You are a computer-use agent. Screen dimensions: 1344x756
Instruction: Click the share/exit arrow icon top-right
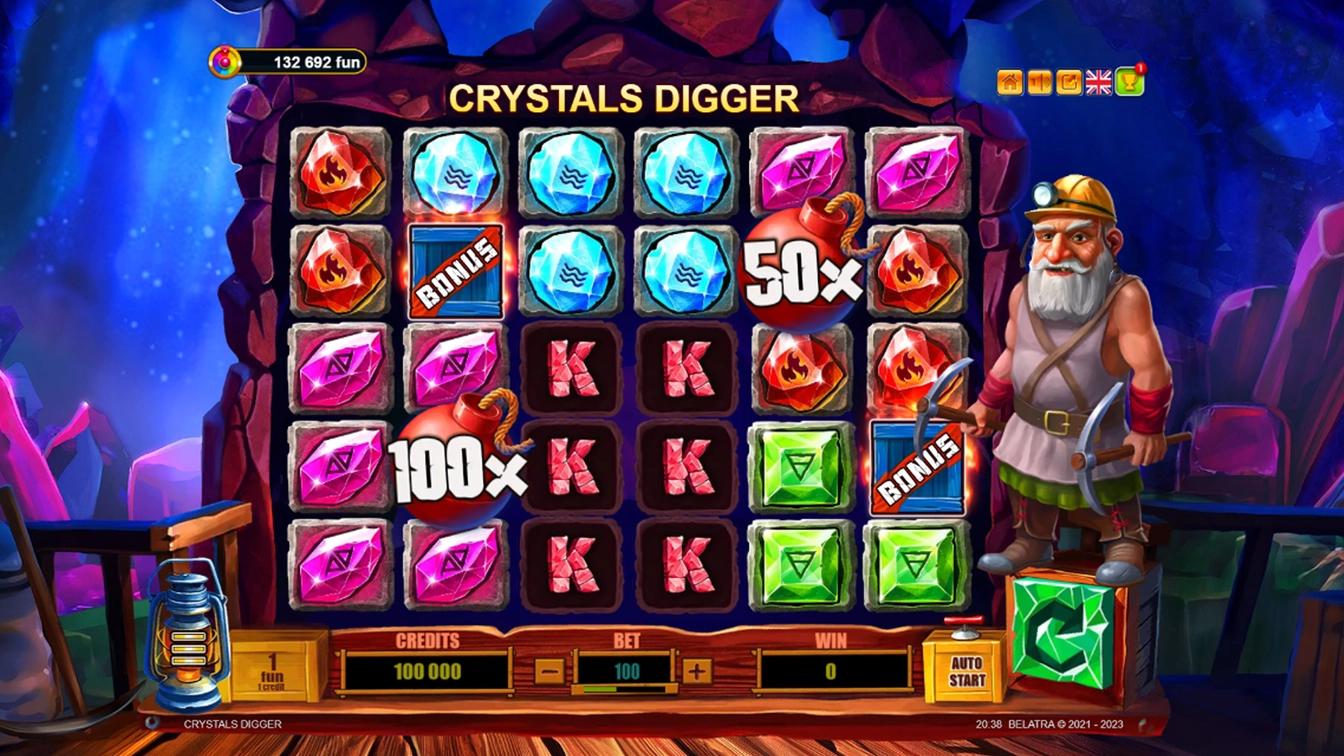[1067, 82]
